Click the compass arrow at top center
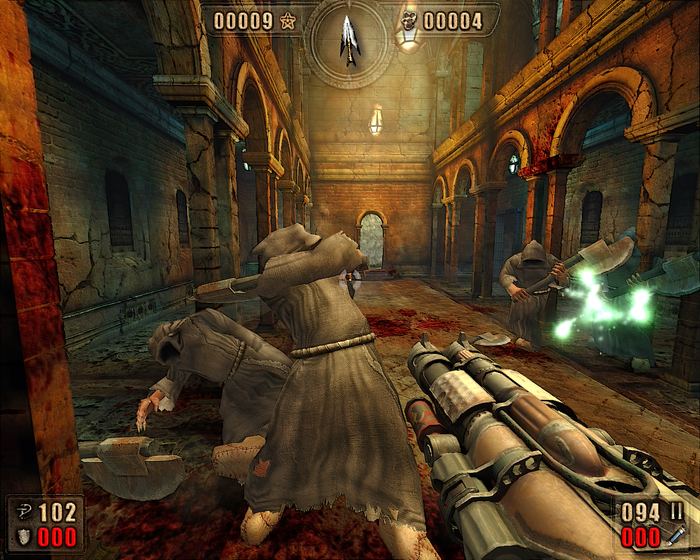 350,40
